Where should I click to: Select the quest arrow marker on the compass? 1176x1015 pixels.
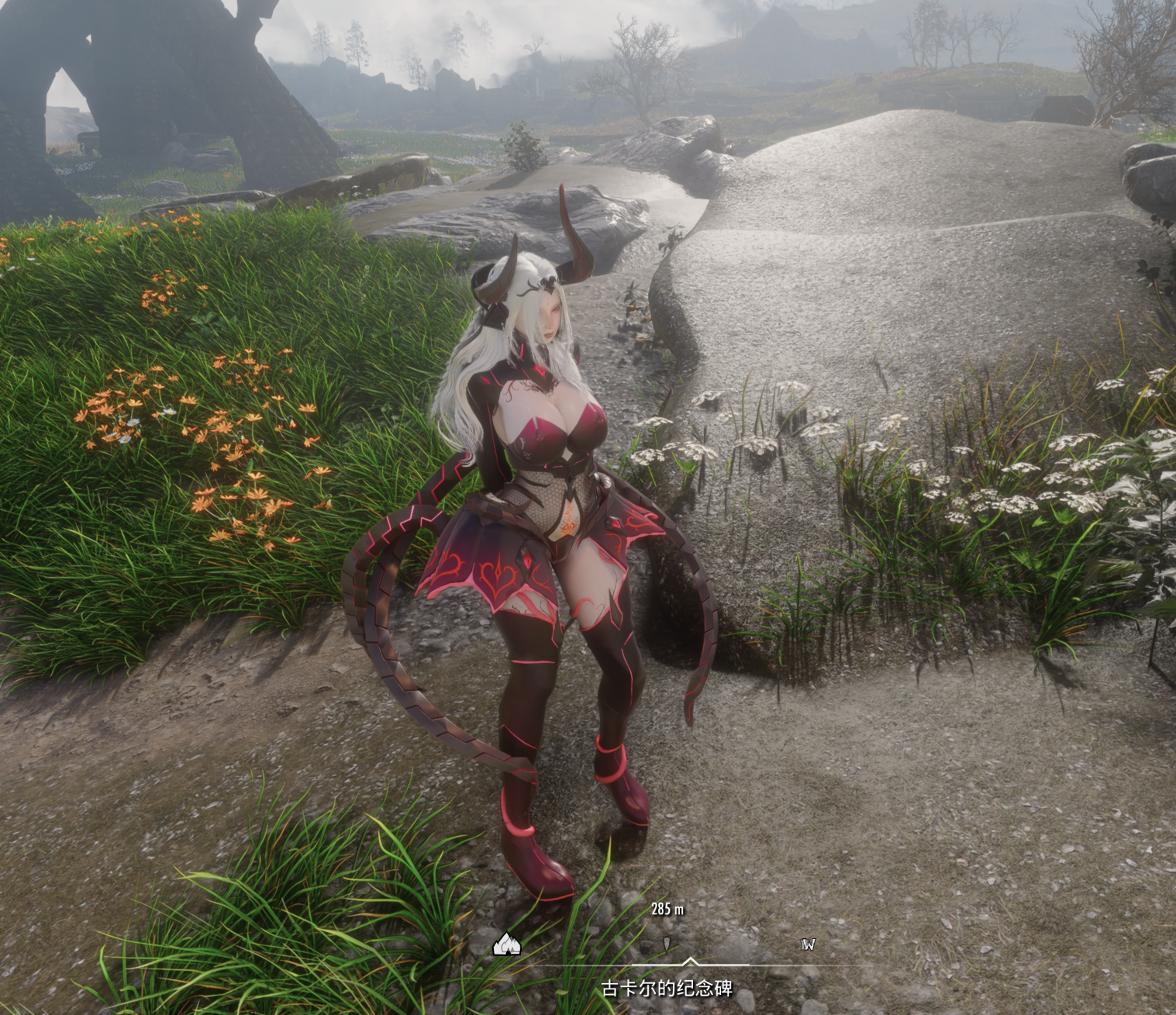(667, 944)
